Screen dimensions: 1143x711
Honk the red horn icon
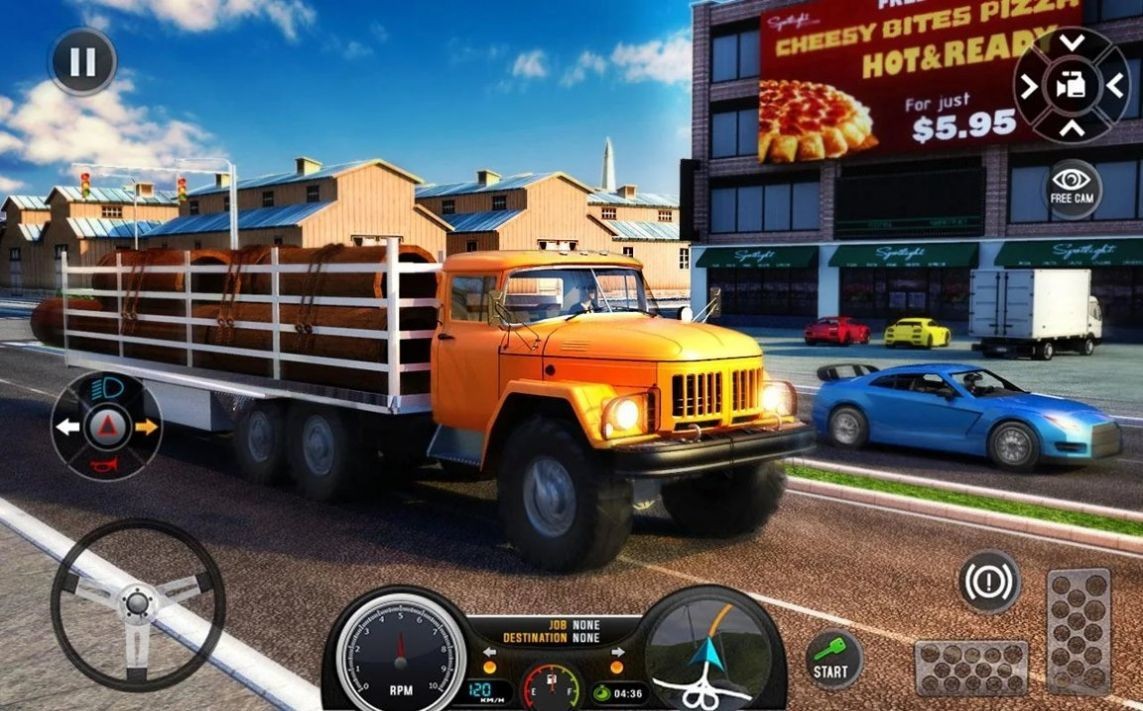point(105,464)
